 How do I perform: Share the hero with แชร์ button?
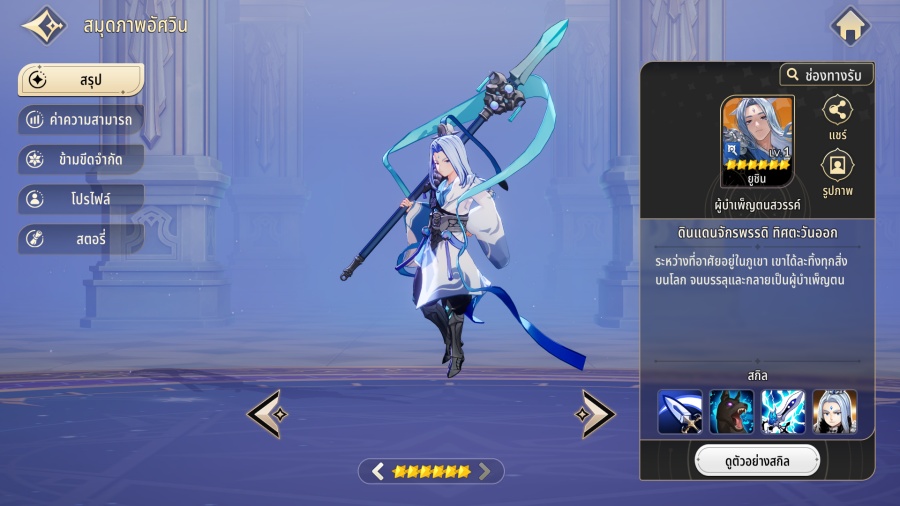(x=837, y=120)
